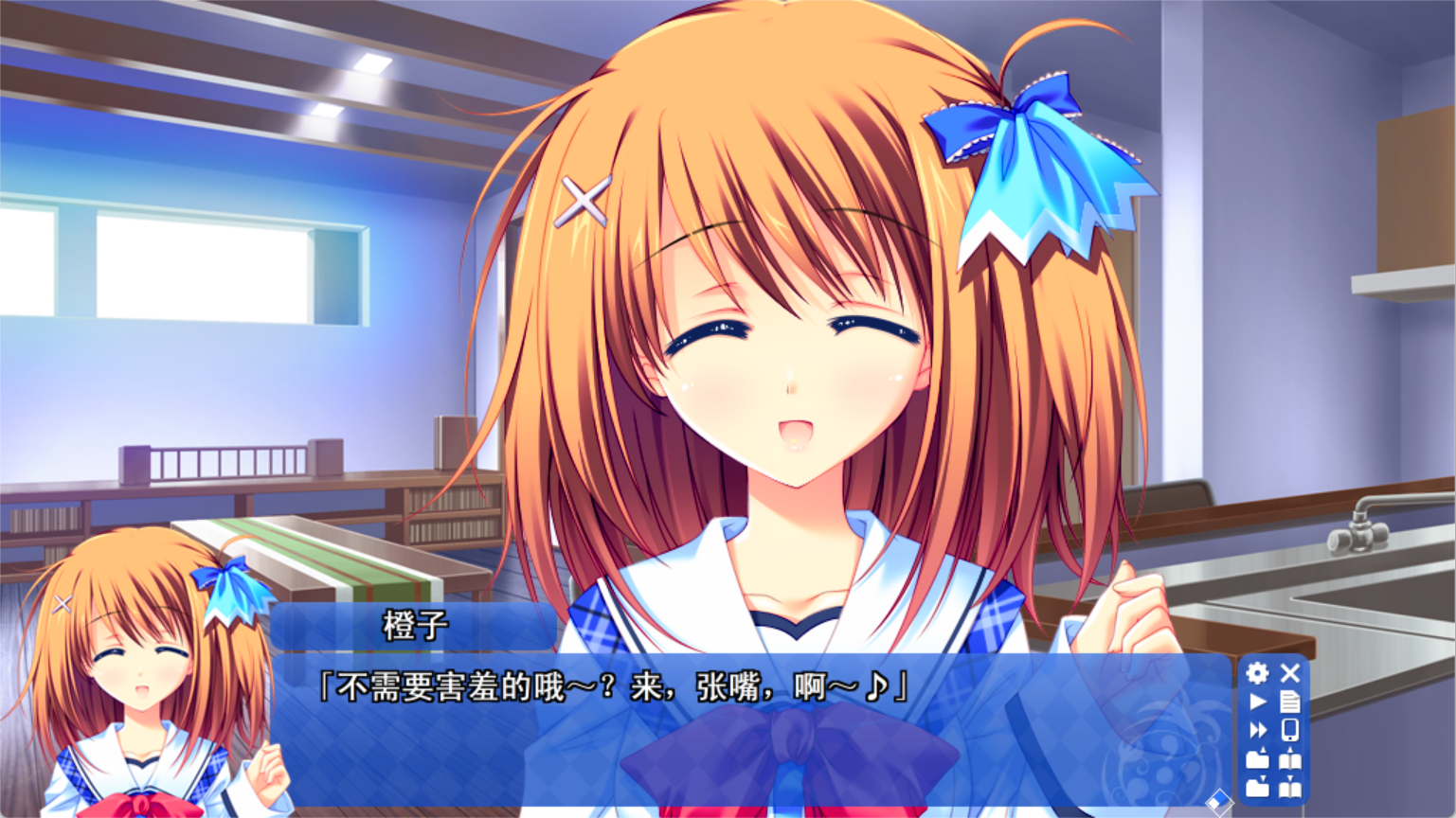Open the phone feature icon

click(x=1290, y=731)
